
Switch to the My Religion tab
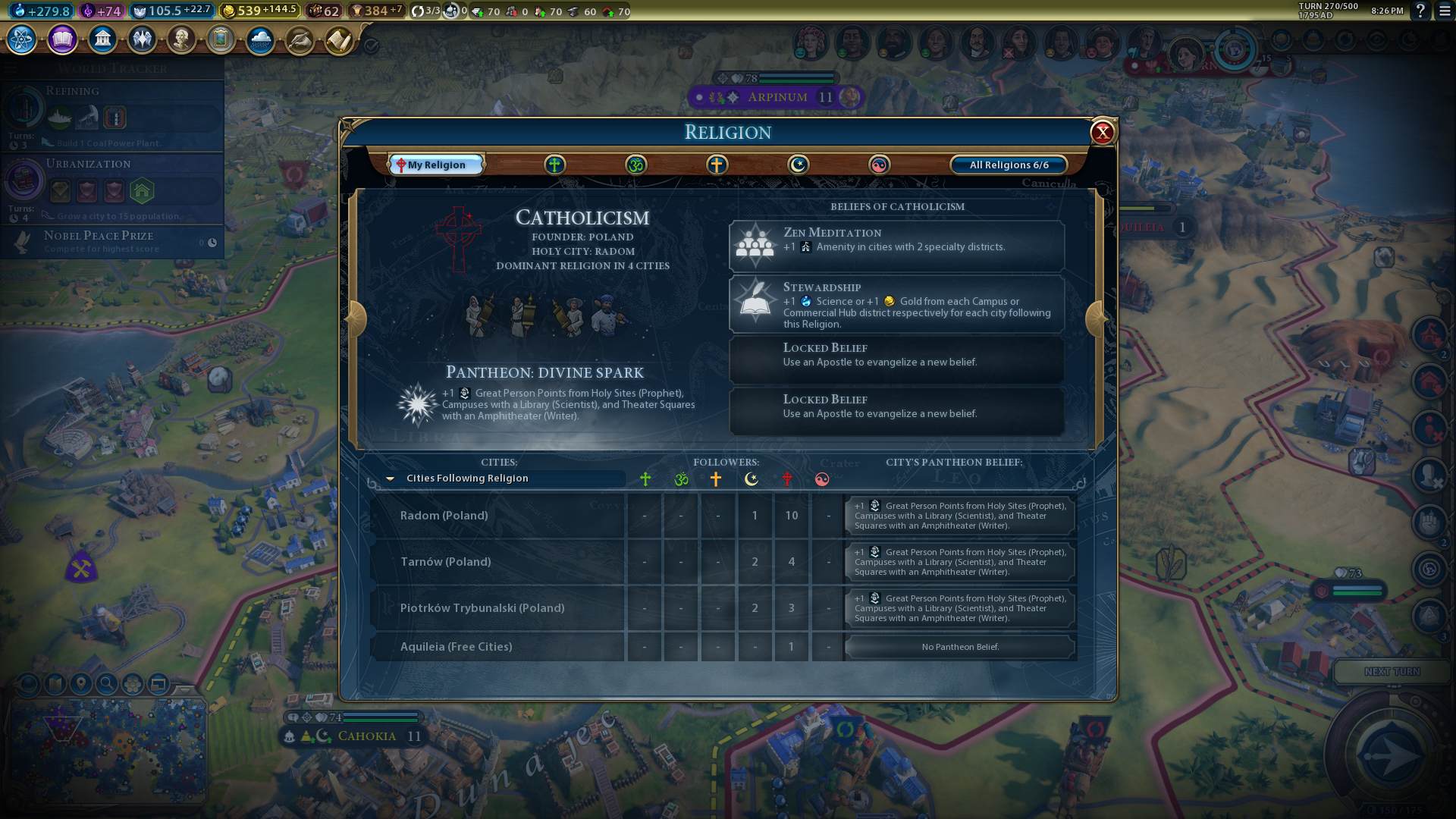tap(436, 165)
